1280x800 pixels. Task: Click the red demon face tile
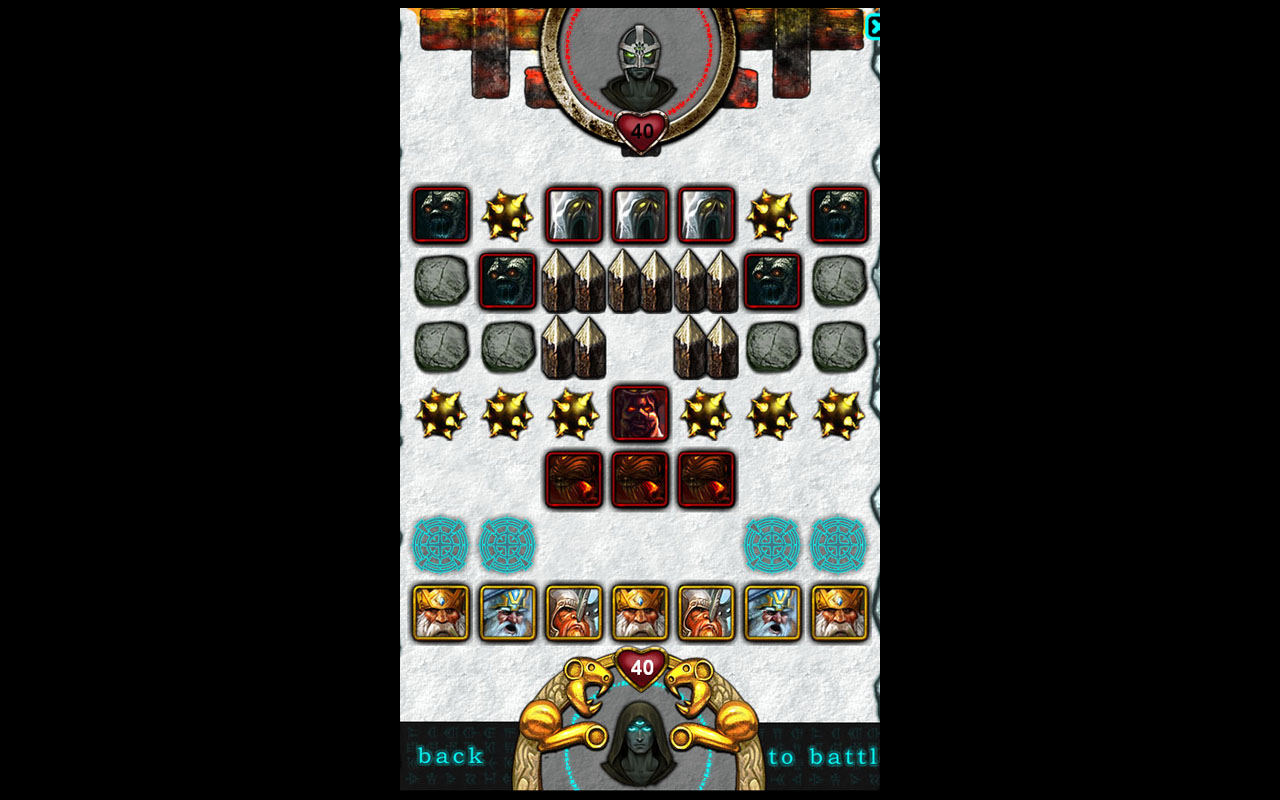tap(640, 411)
